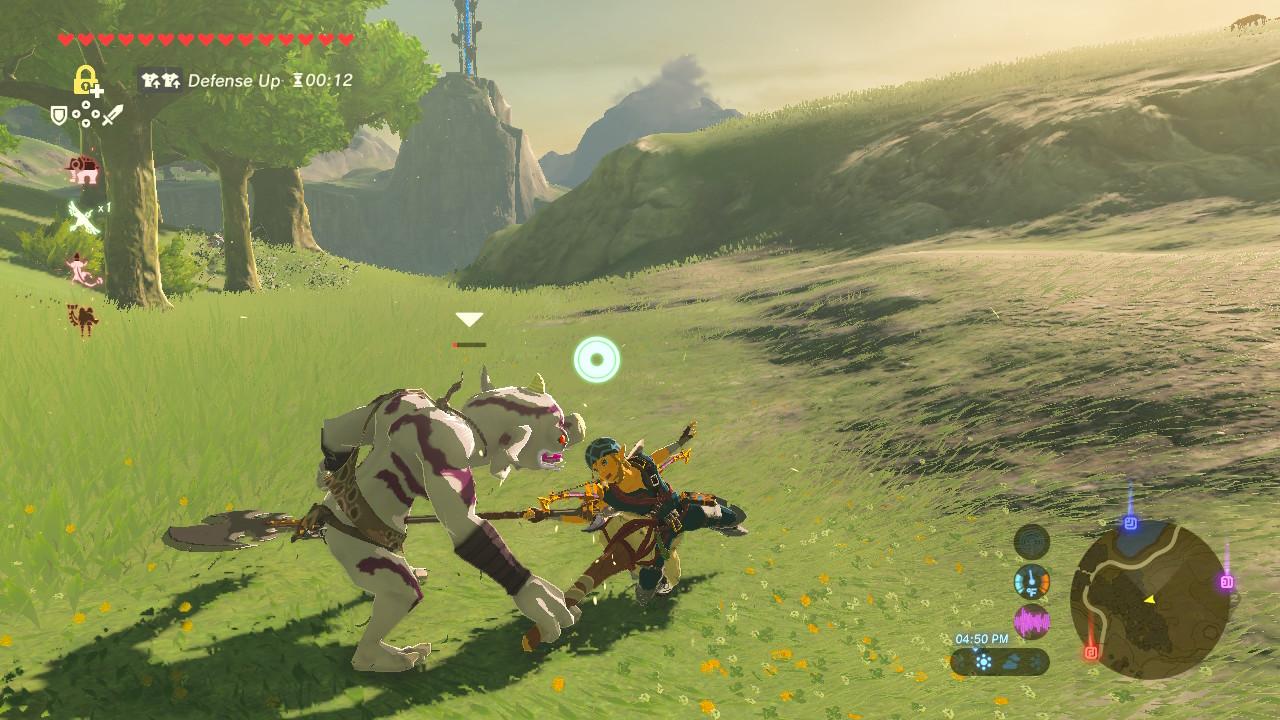Select the sword quick-select icon
This screenshot has width=1280, height=720.
[x=112, y=115]
